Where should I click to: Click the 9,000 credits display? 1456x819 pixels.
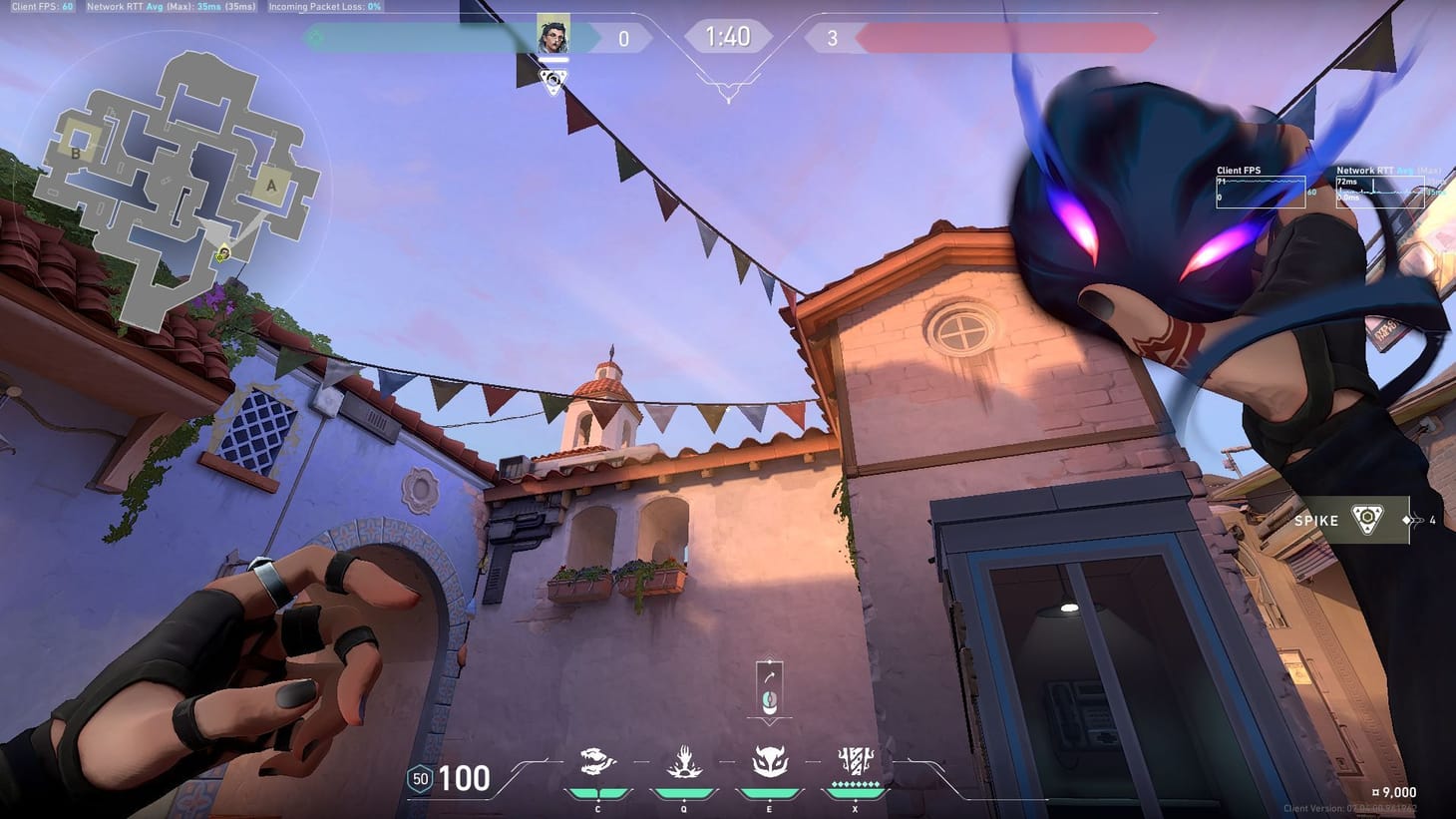[1395, 791]
